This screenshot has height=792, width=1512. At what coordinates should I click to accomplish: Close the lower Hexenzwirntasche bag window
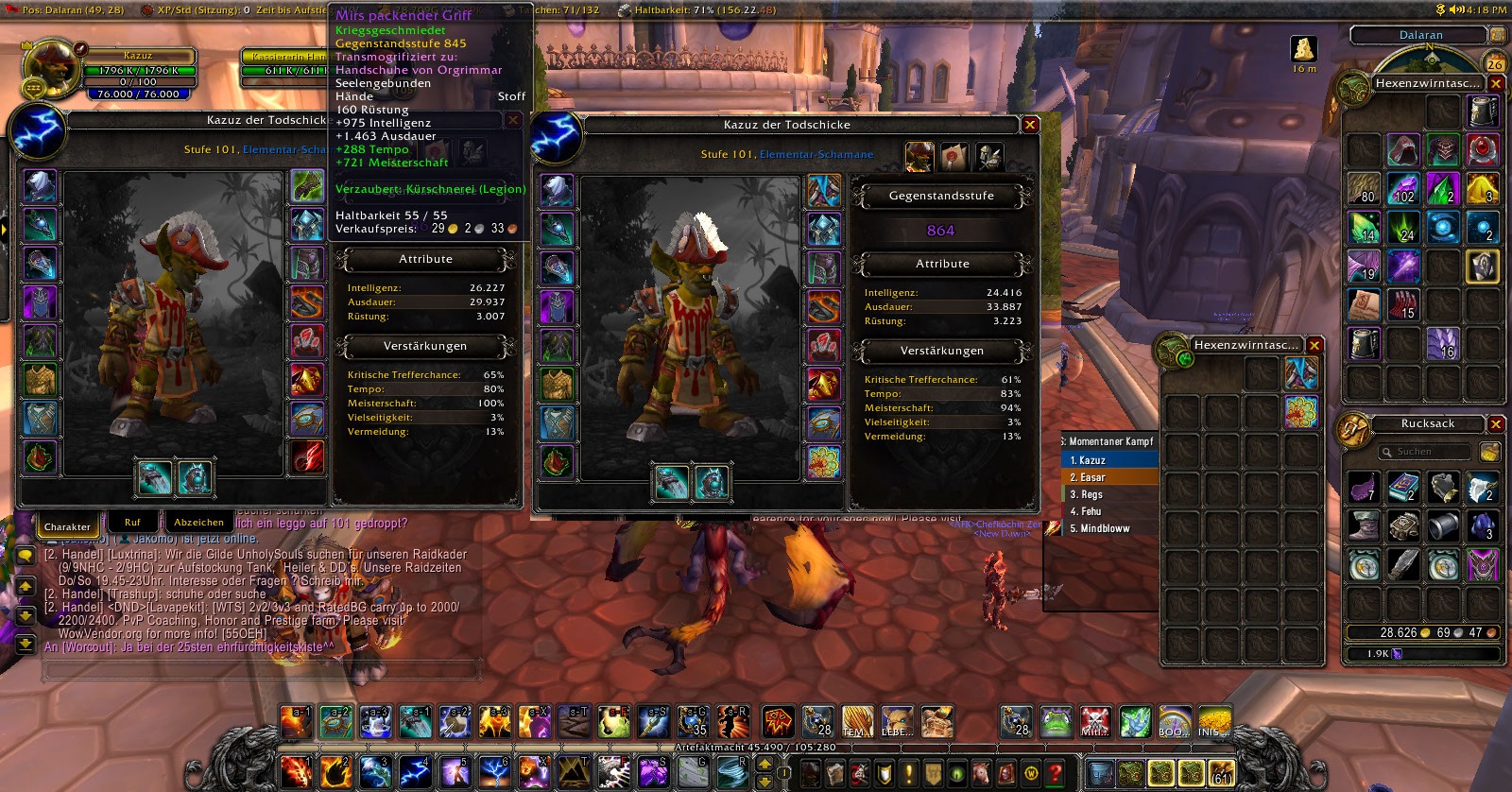1314,346
